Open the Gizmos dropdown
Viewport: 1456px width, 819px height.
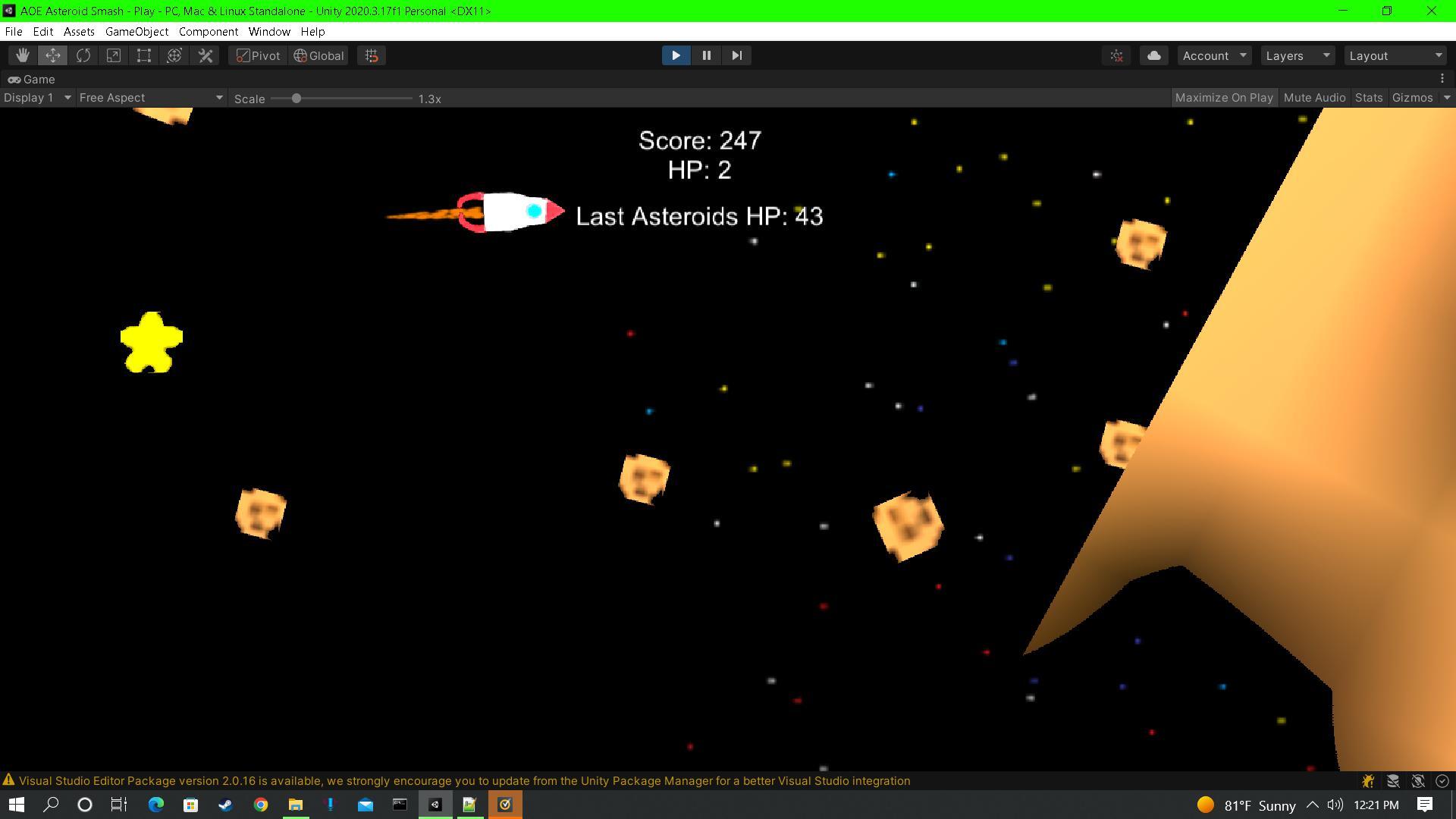pyautogui.click(x=1412, y=97)
